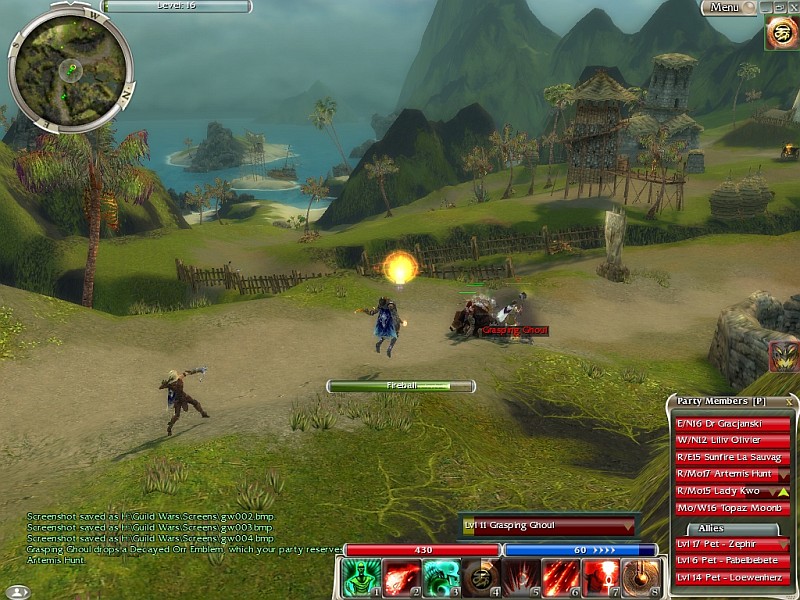The image size is (800, 600).
Task: Close the Party Members panel
Action: pyautogui.click(x=788, y=401)
